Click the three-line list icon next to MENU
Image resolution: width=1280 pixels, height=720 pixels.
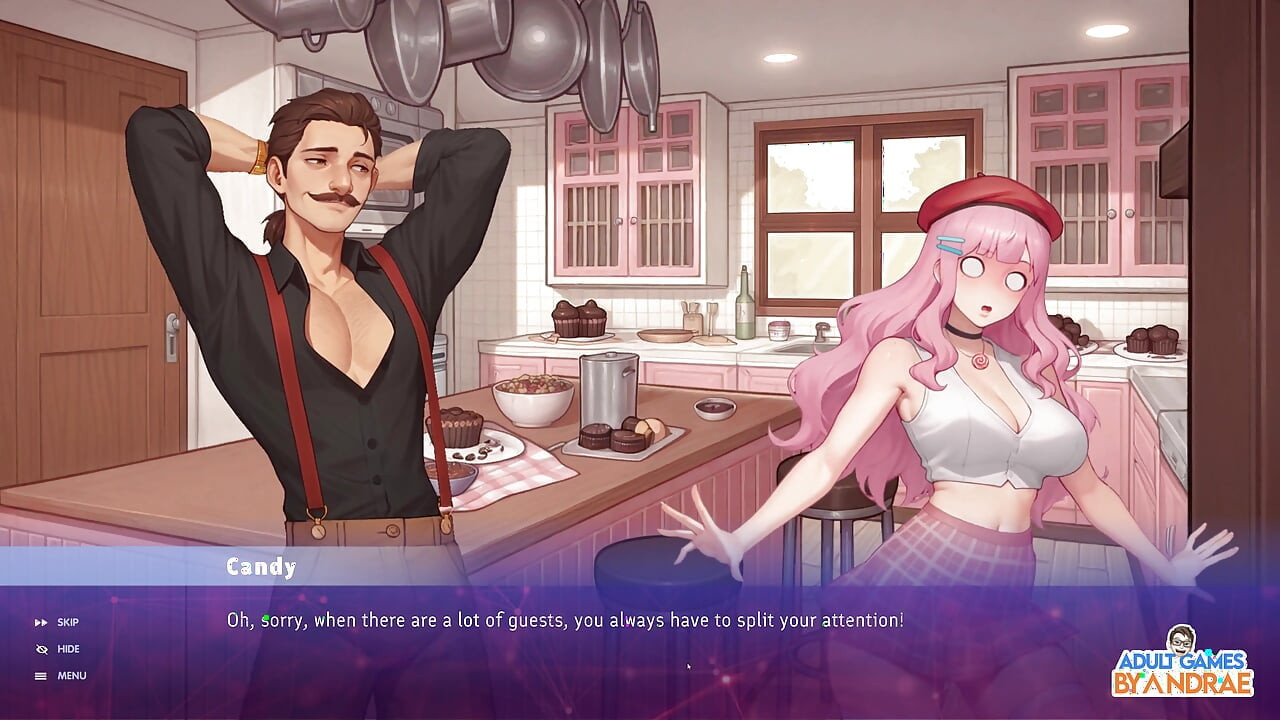pyautogui.click(x=41, y=675)
